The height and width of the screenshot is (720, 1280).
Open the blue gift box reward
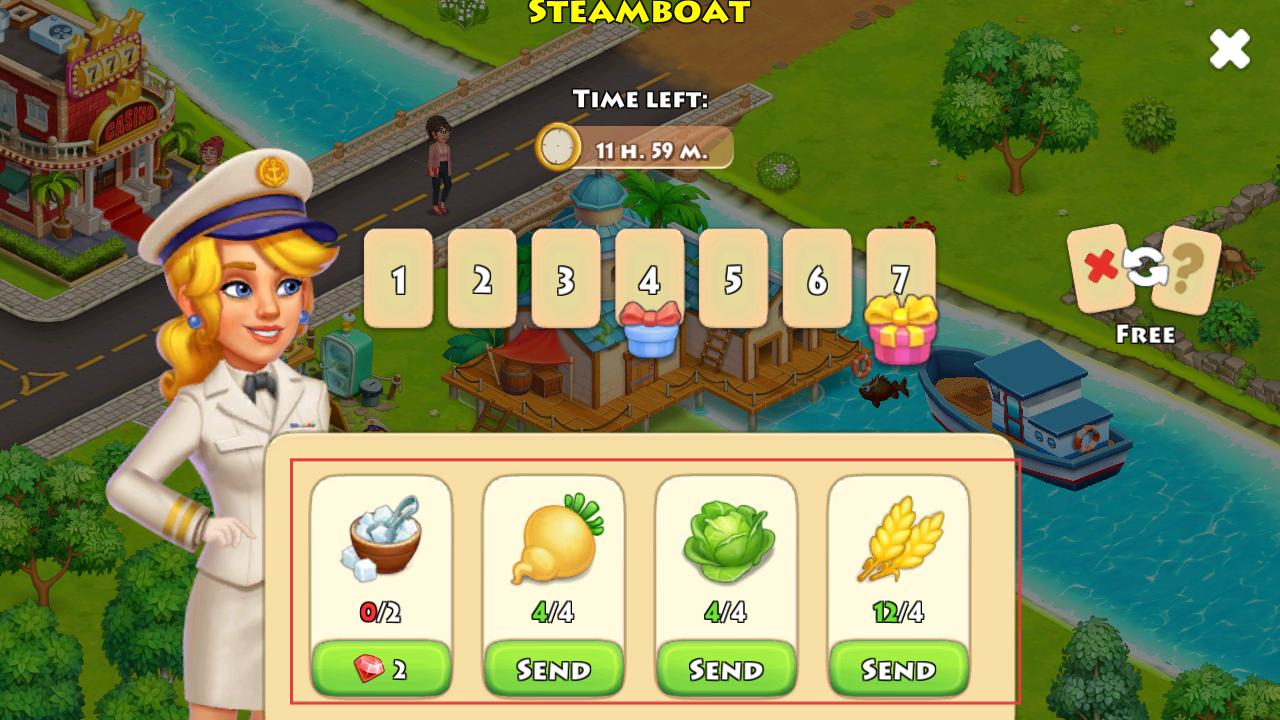pos(650,331)
